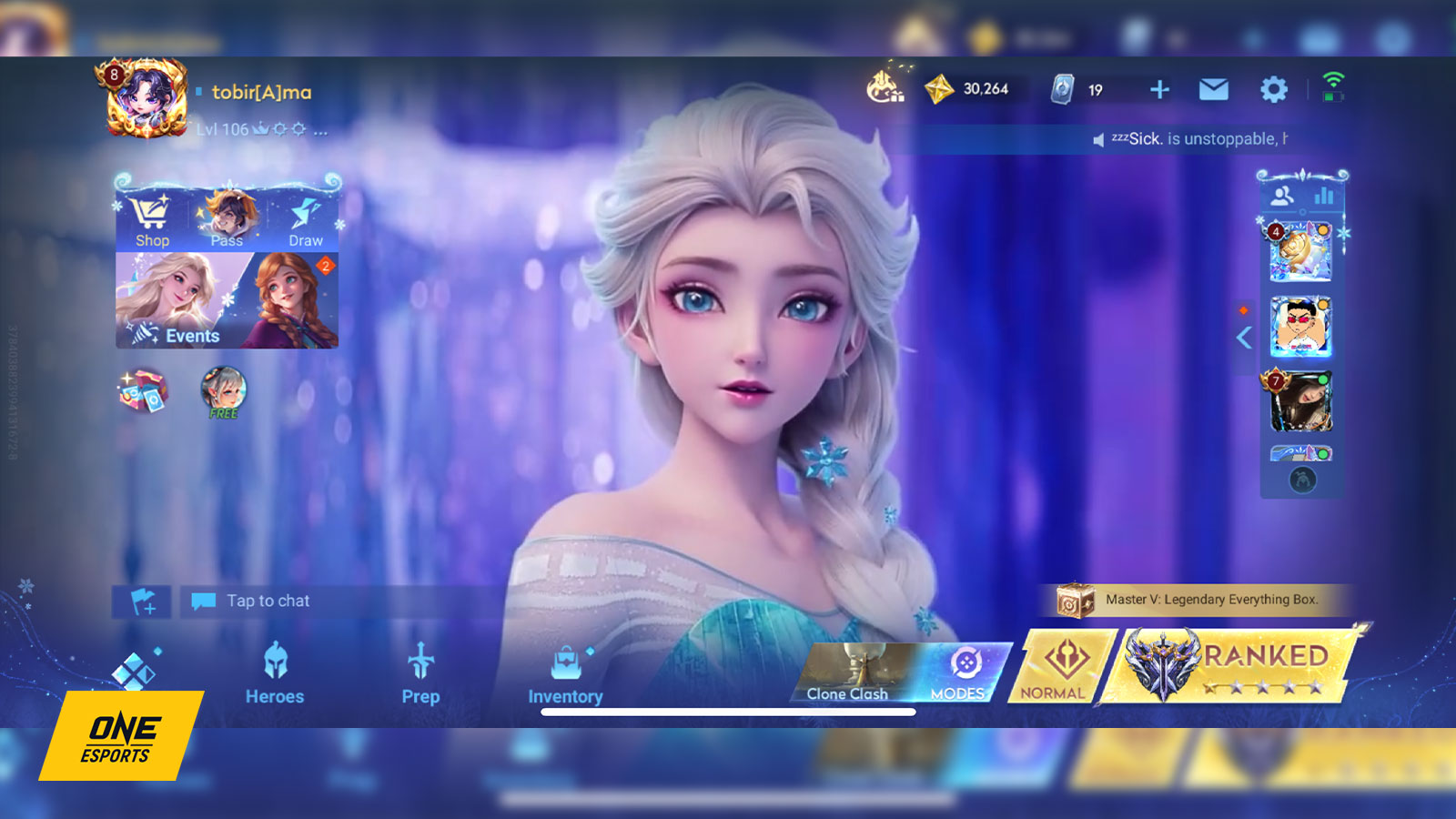Viewport: 1456px width, 819px height.
Task: Mute the zzzSick announcement broadcast
Action: click(x=1098, y=142)
